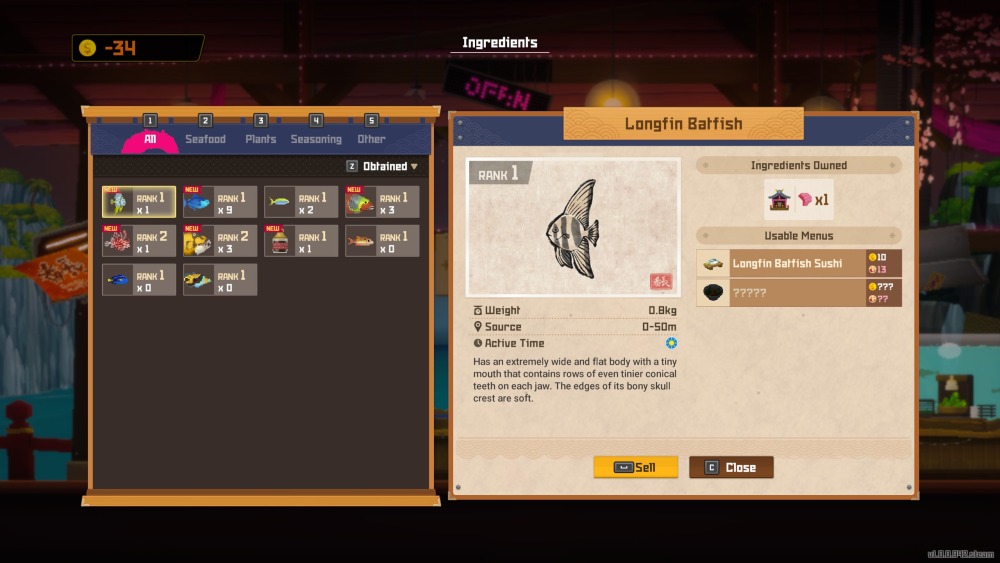This screenshot has width=1000, height=563.
Task: Choose the All ingredients tab
Action: pyautogui.click(x=150, y=139)
